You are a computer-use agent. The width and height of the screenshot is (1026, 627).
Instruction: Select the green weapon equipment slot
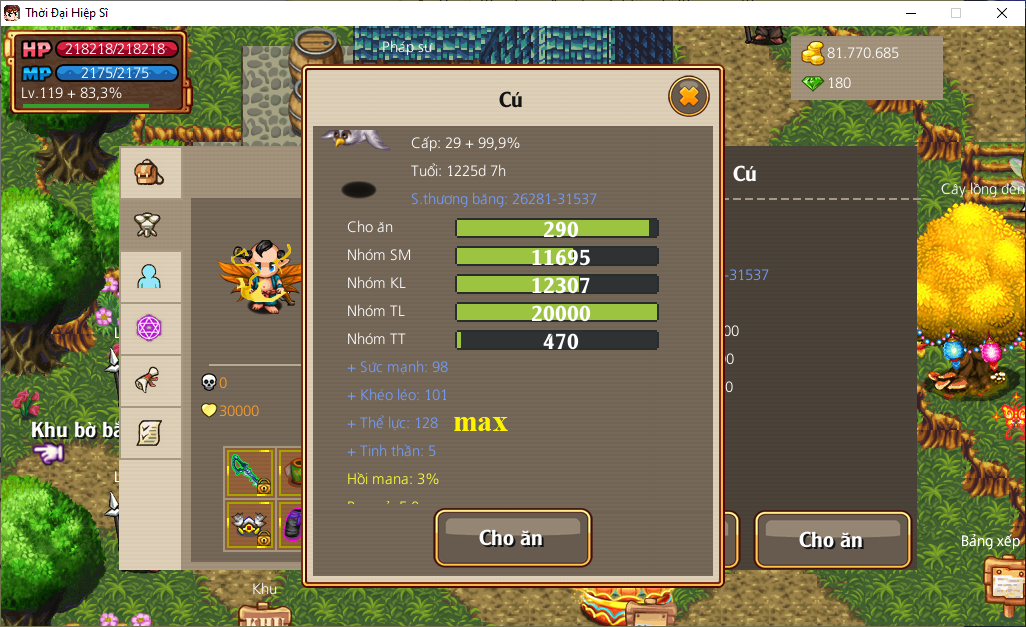click(x=249, y=473)
